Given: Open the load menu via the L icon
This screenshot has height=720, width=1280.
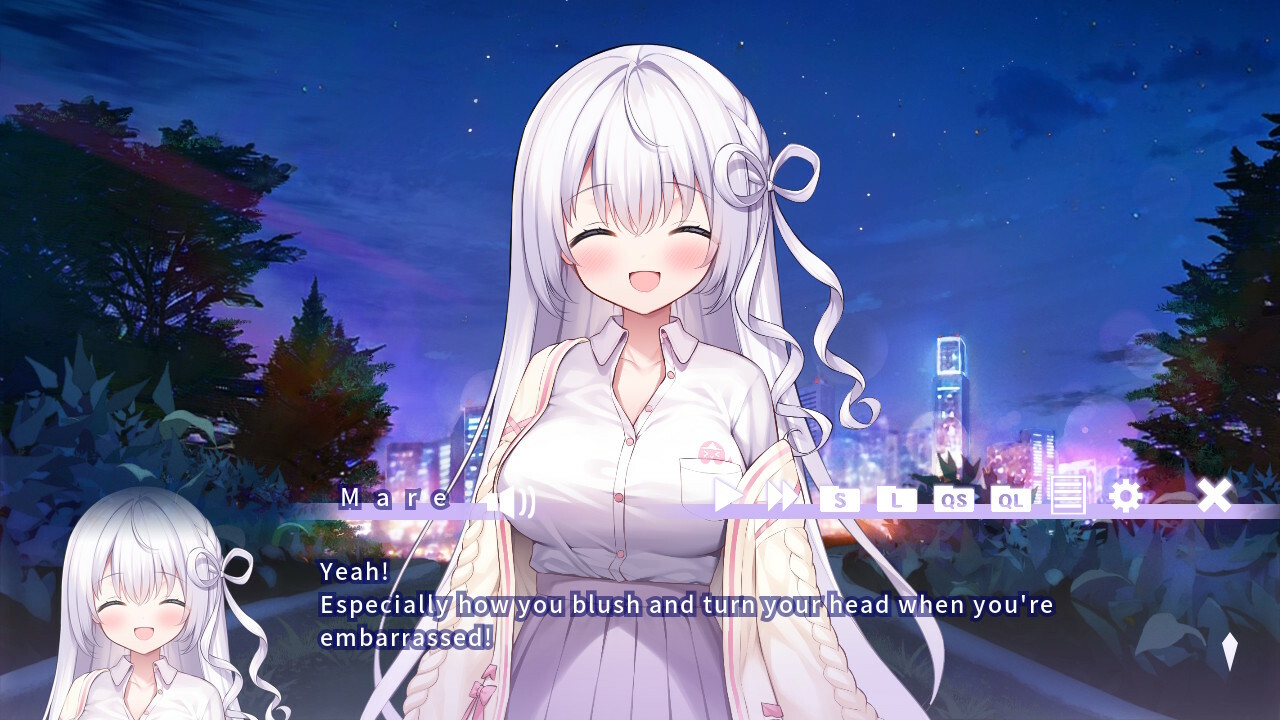Looking at the screenshot, I should point(896,500).
